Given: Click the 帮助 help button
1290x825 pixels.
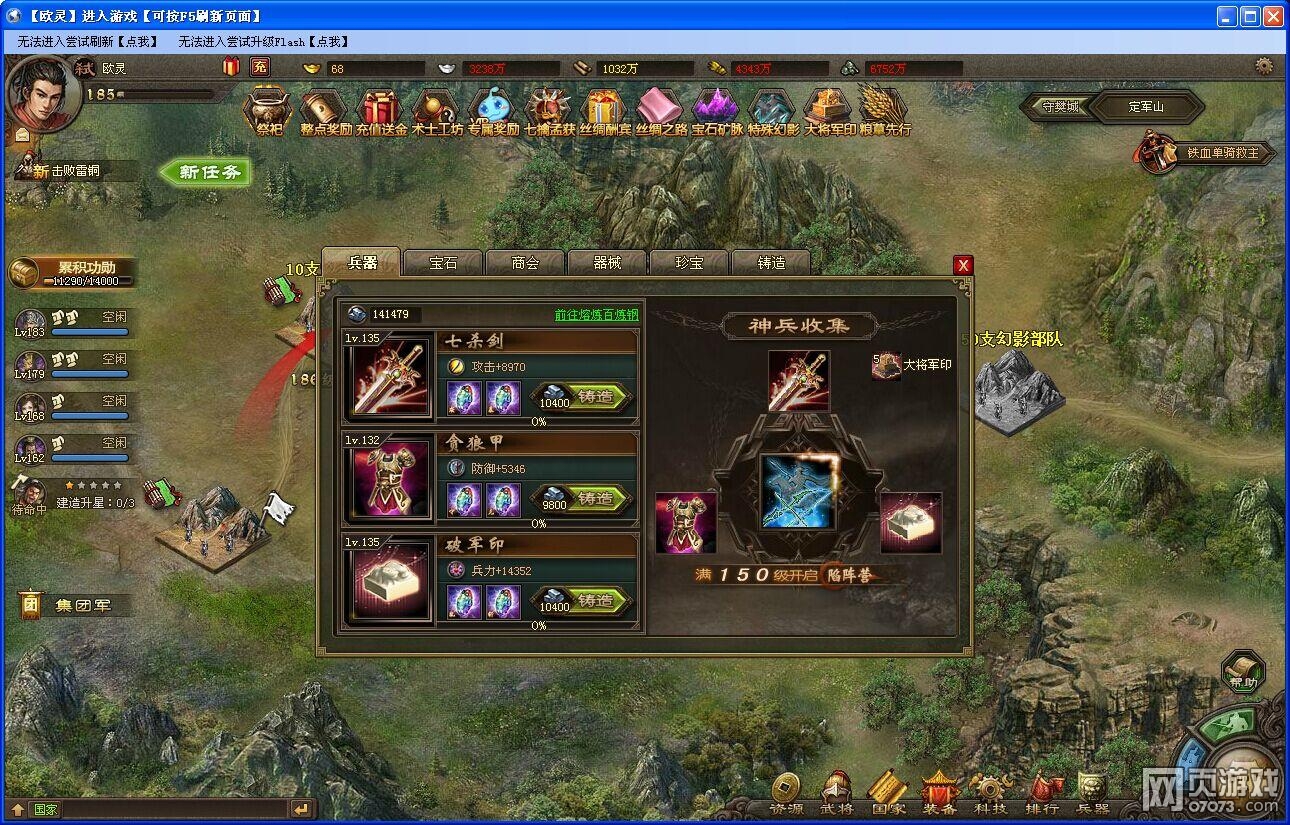Looking at the screenshot, I should point(1242,672).
